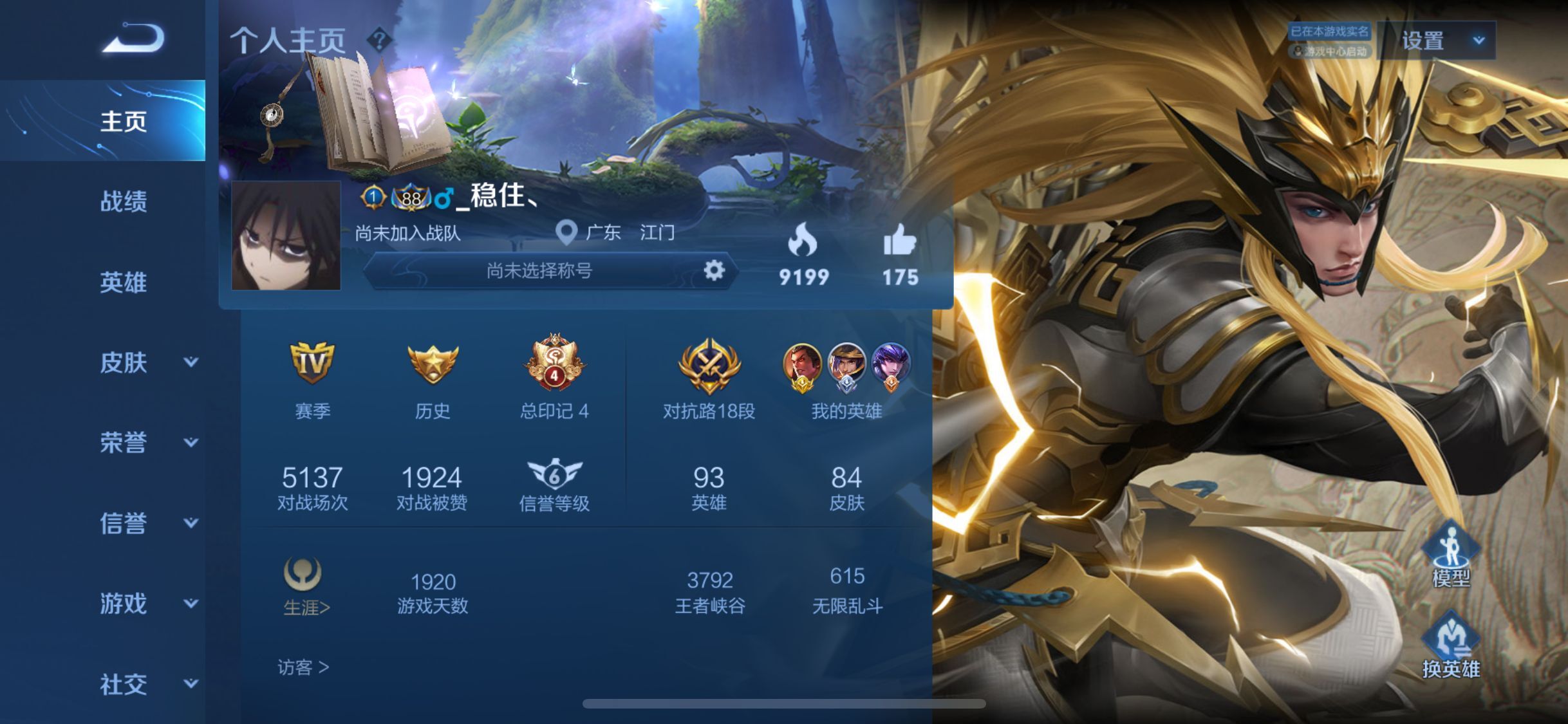Go back using the return arrow
This screenshot has width=1568, height=724.
click(133, 38)
